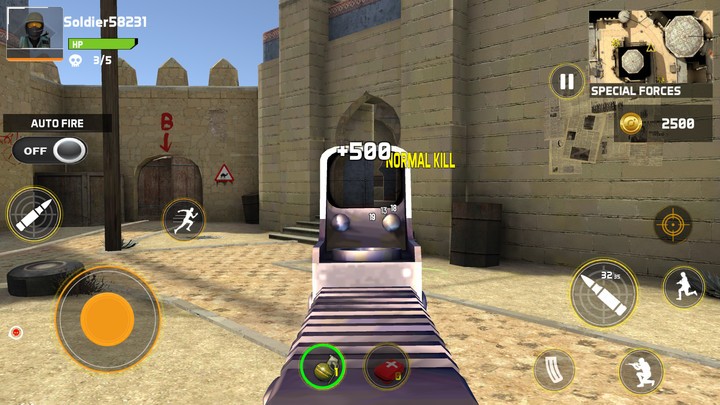Jump using the jumping soldier button
The width and height of the screenshot is (720, 405).
point(683,287)
